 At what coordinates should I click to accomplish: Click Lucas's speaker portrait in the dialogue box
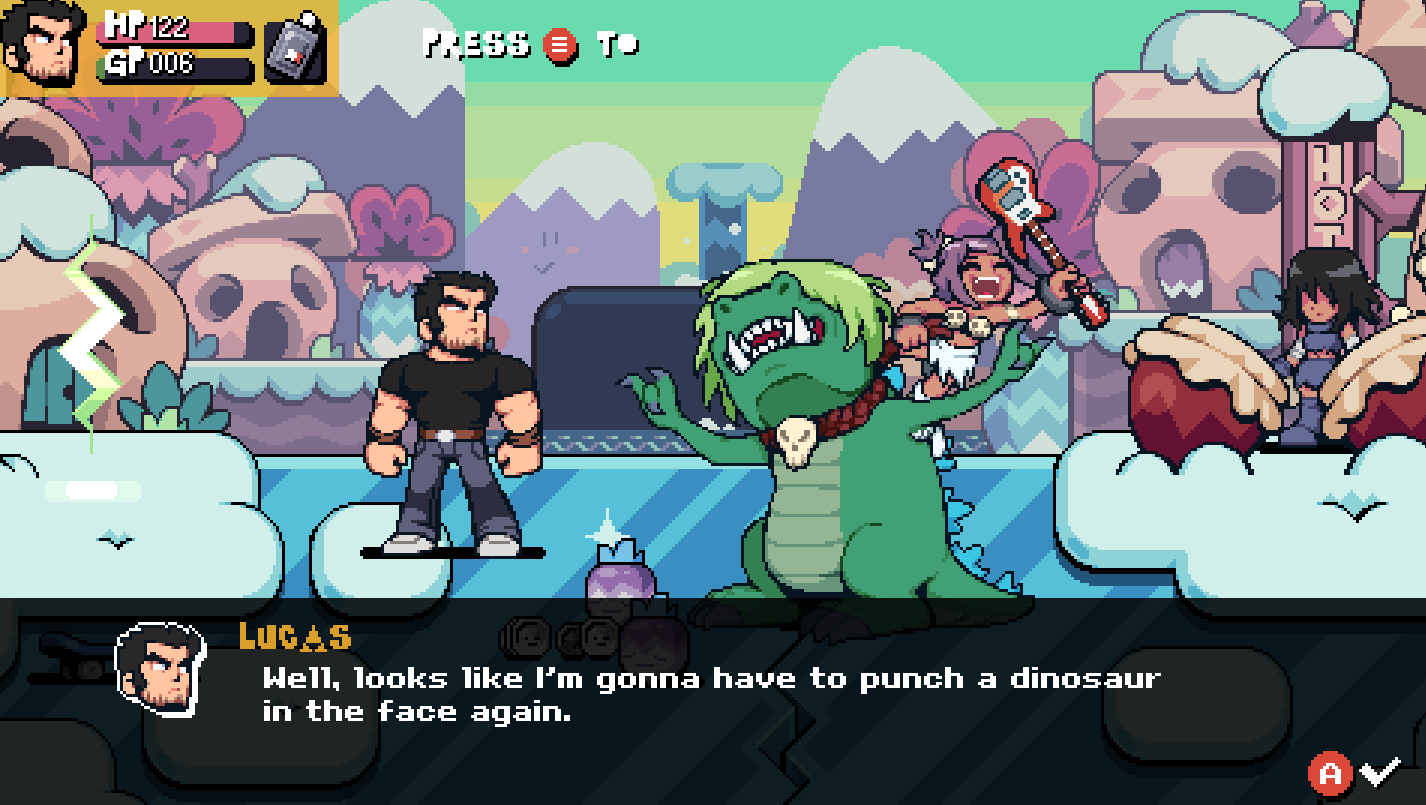(x=160, y=669)
